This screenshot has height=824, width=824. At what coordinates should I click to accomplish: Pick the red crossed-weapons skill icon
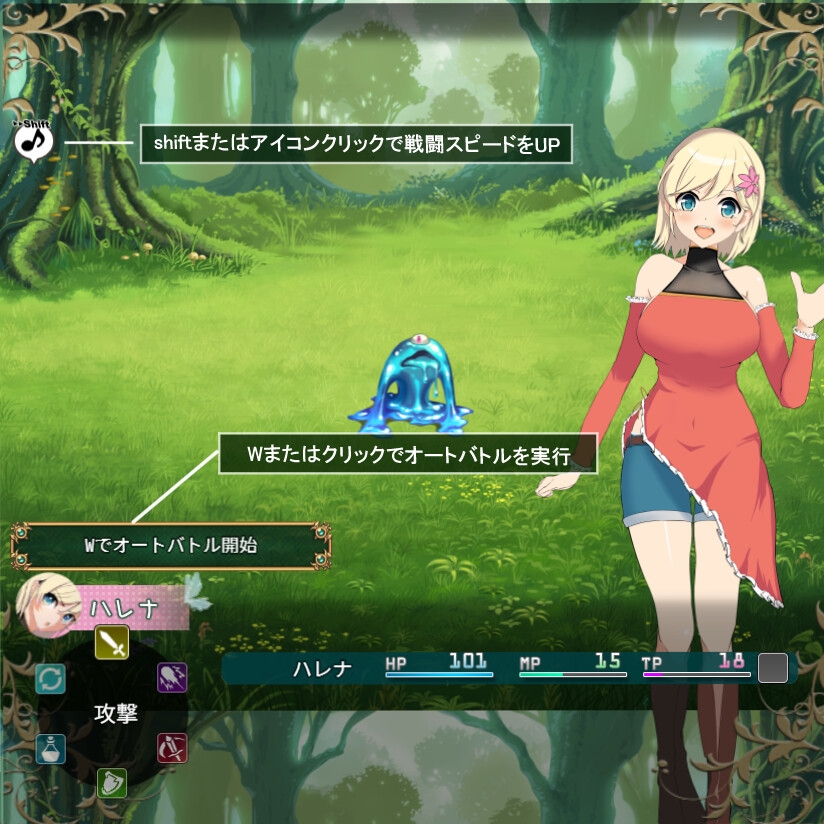pos(172,748)
